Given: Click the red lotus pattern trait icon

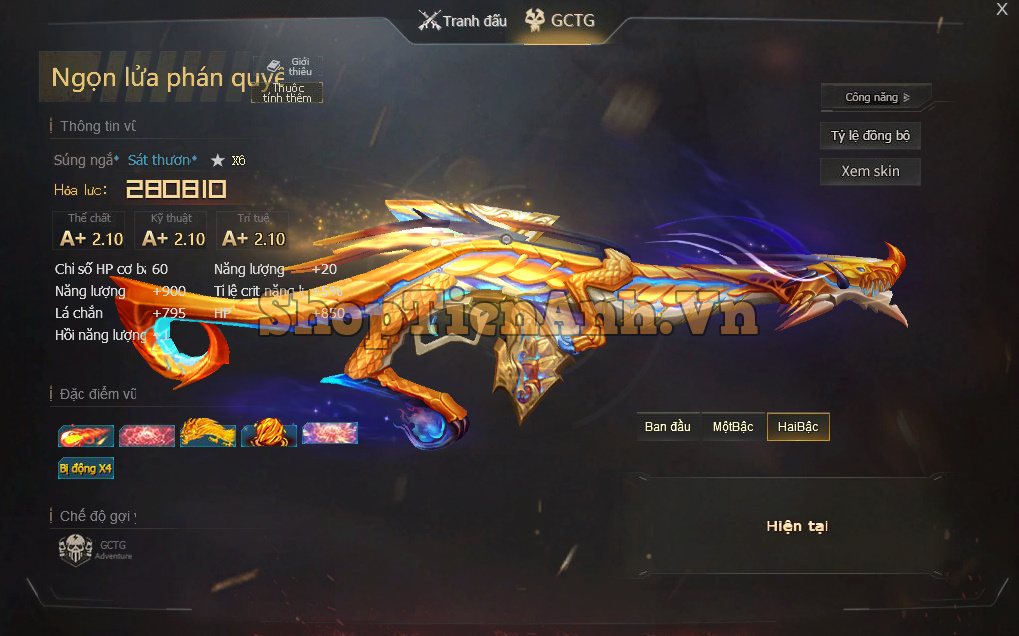Looking at the screenshot, I should pyautogui.click(x=147, y=435).
